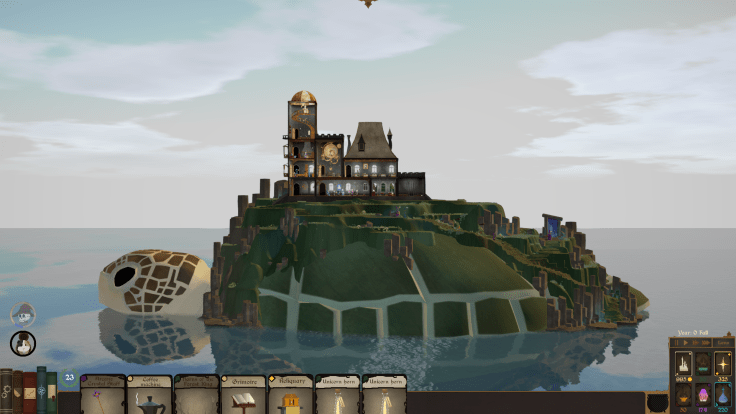Click the pink brain resource card
Screen dimensions: 736x414
[702, 392]
